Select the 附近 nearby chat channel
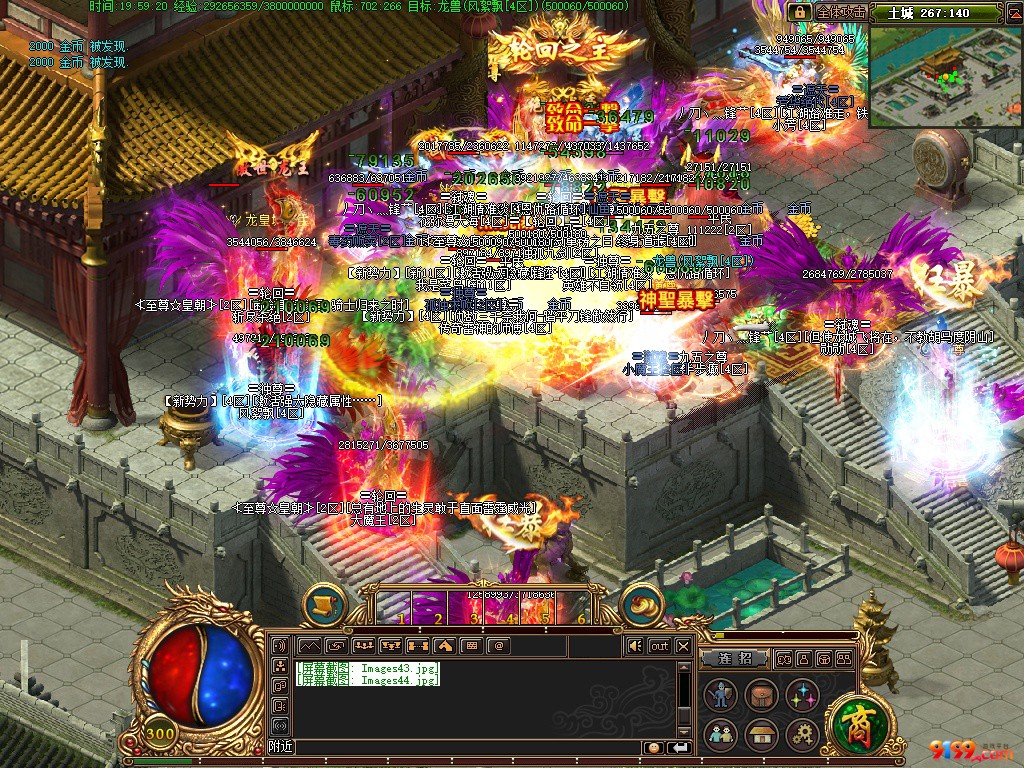 point(281,747)
